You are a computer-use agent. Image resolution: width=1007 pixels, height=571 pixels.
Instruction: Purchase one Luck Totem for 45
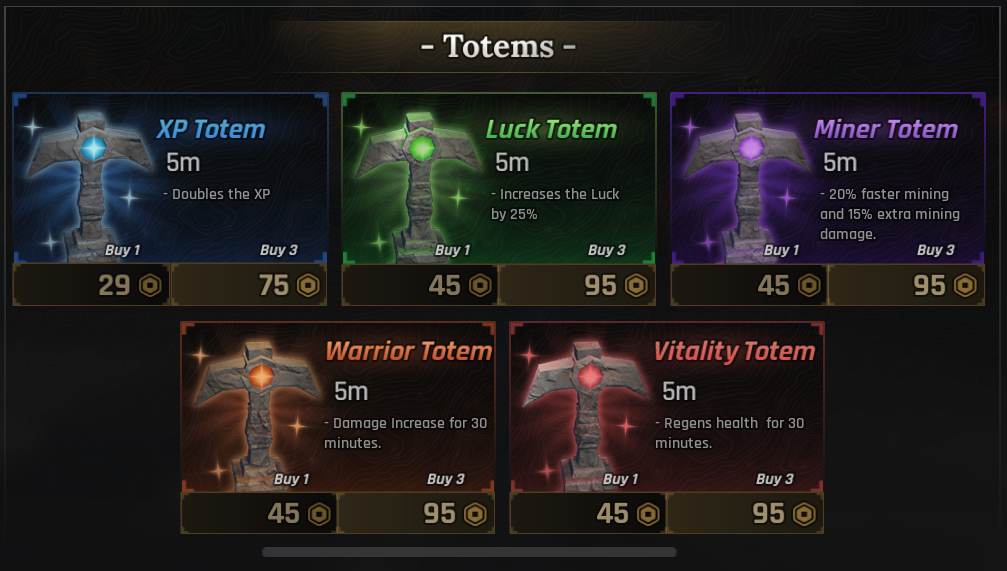coord(420,285)
